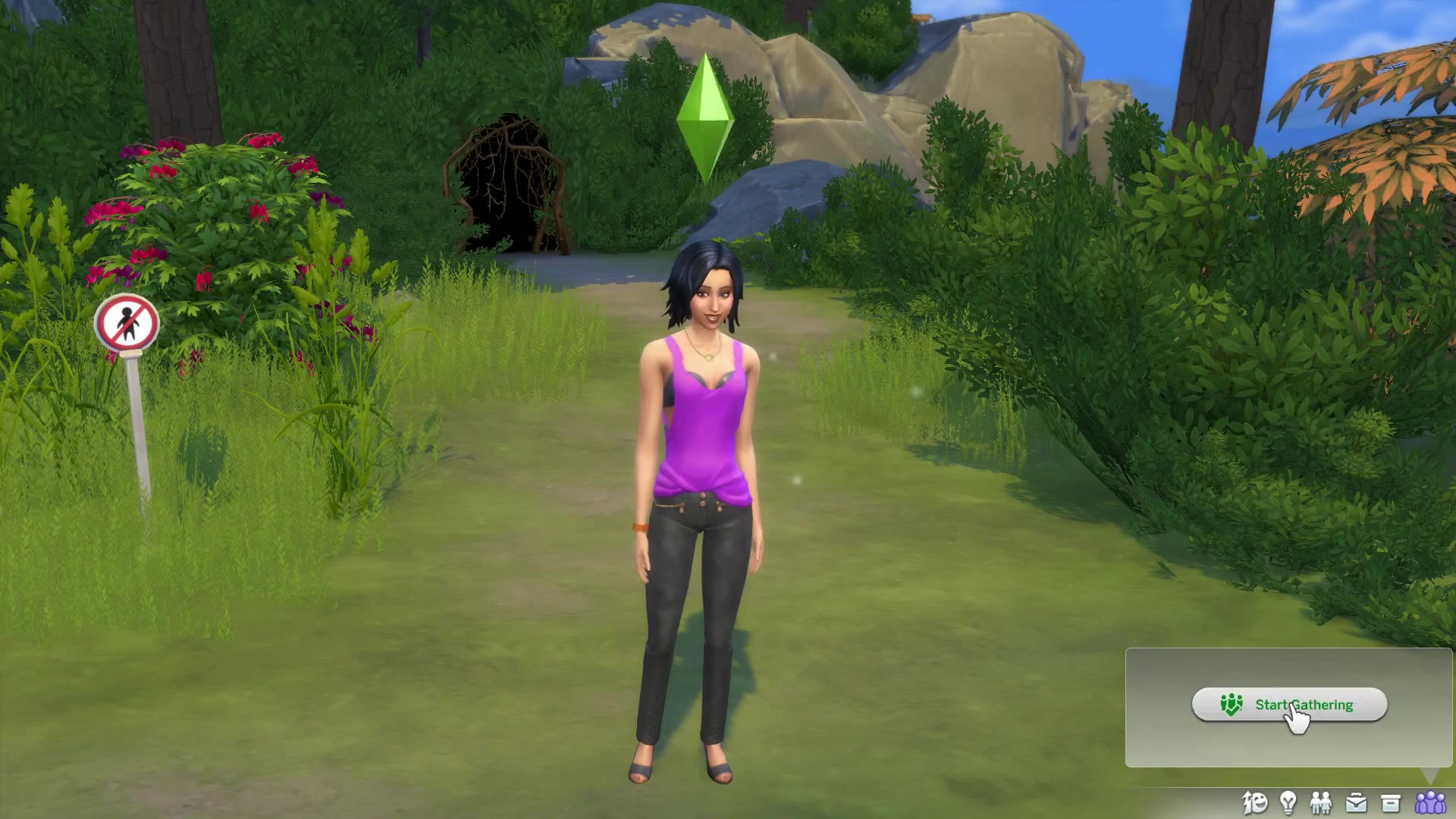Open the inventory box panel

coord(1390,803)
